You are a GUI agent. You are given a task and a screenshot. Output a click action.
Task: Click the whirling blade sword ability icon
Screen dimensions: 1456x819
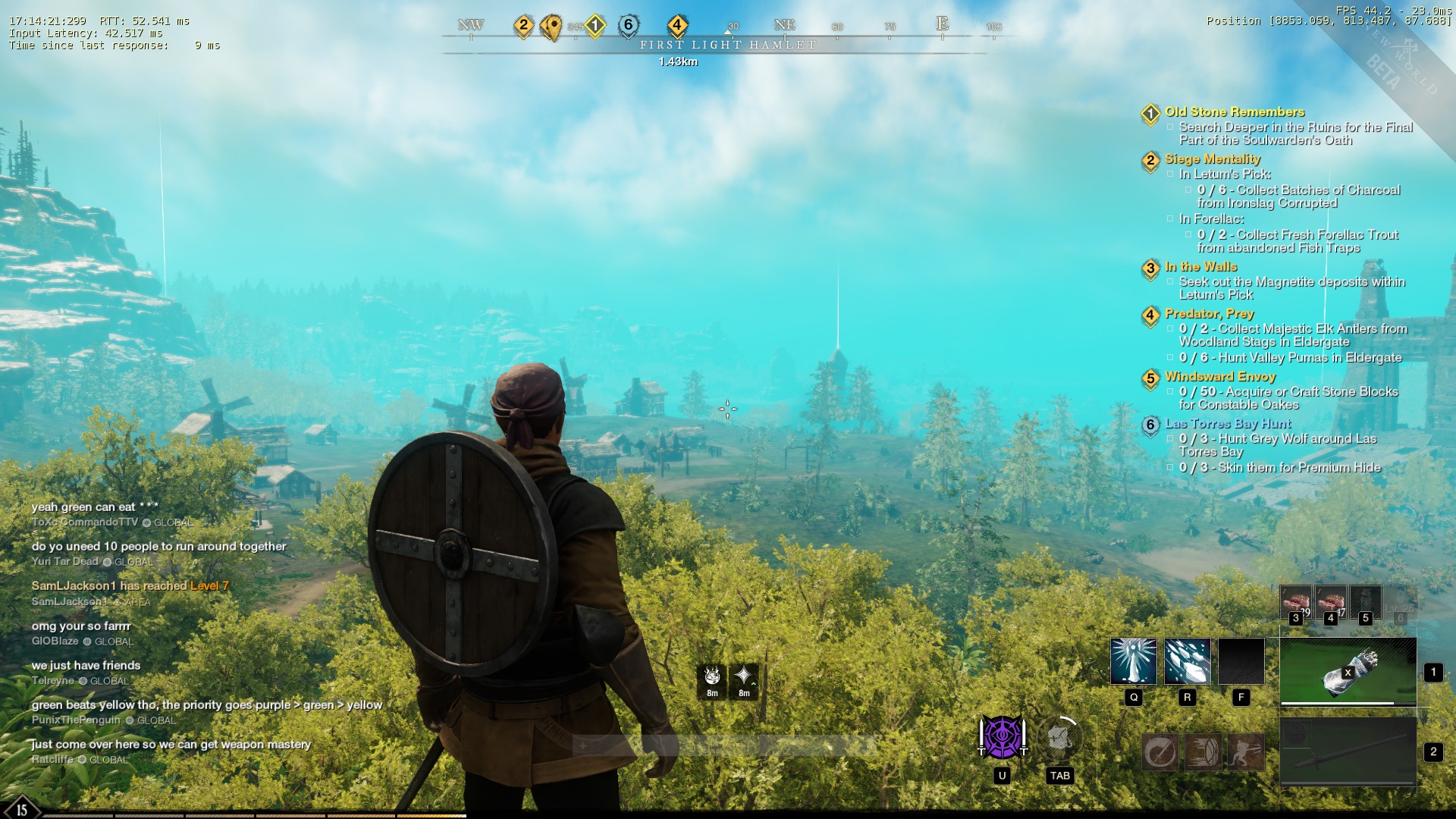1160,752
